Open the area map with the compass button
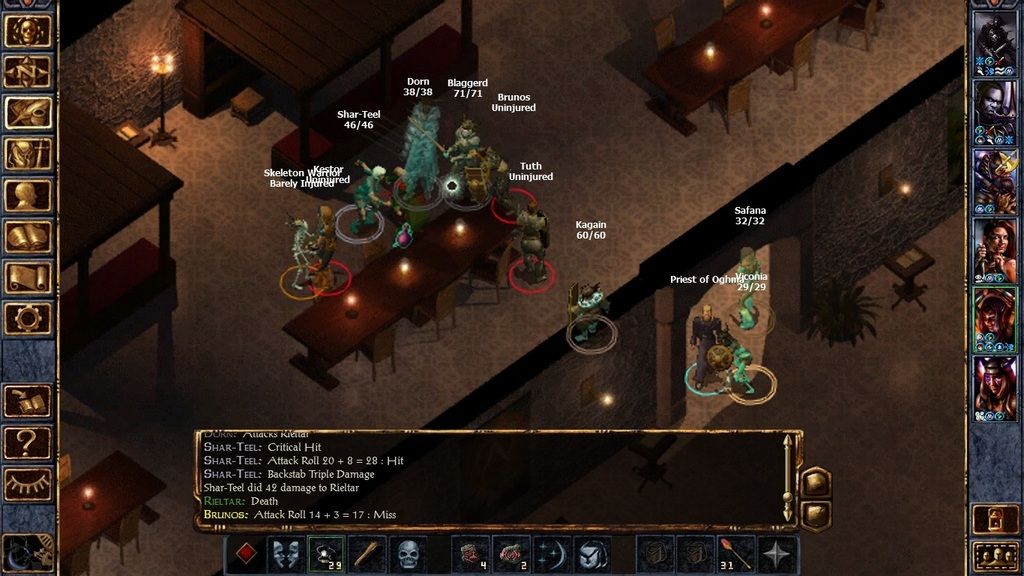The image size is (1024, 576). pyautogui.click(x=28, y=72)
